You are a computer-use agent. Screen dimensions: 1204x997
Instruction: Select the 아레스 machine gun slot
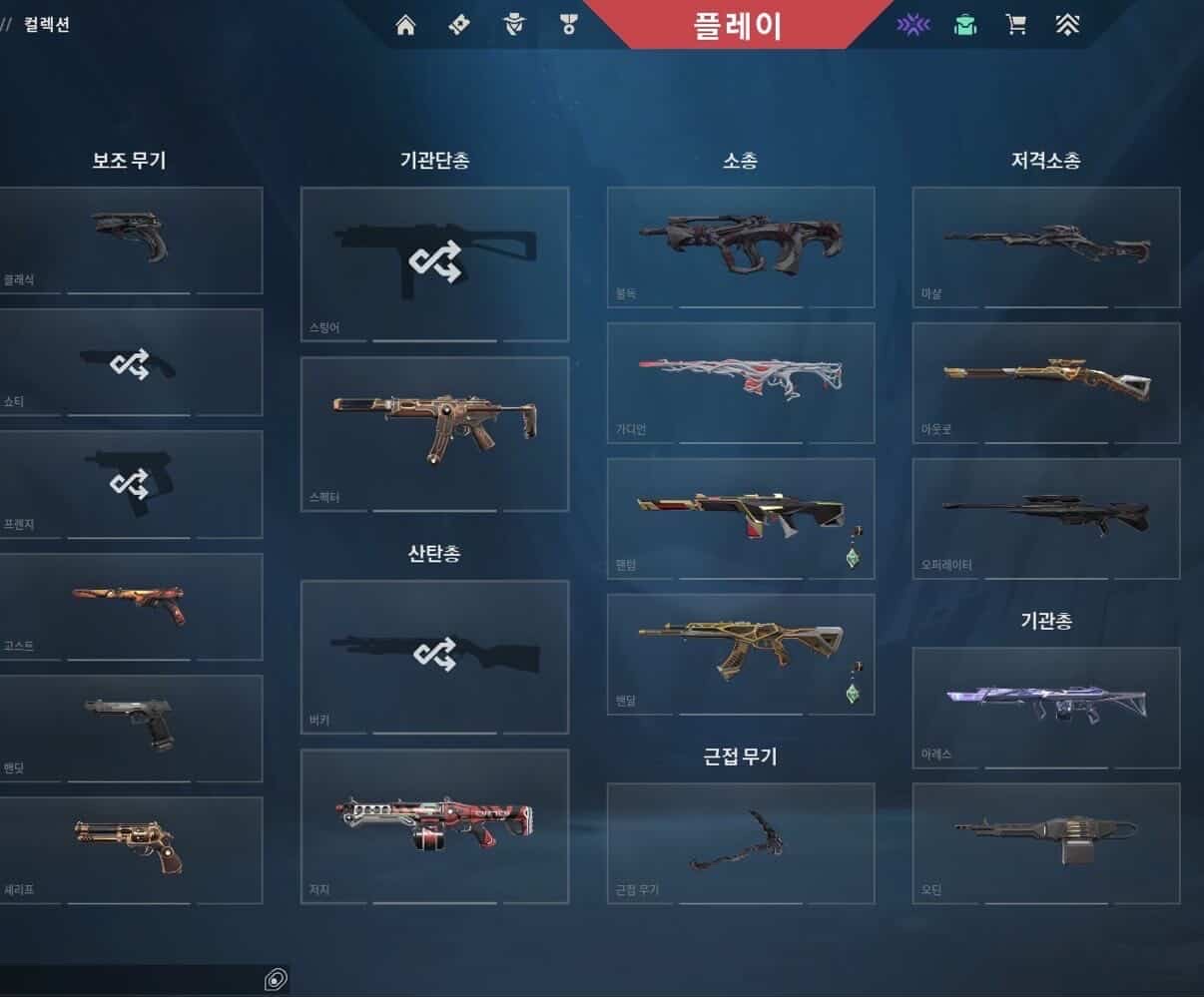(x=1046, y=708)
